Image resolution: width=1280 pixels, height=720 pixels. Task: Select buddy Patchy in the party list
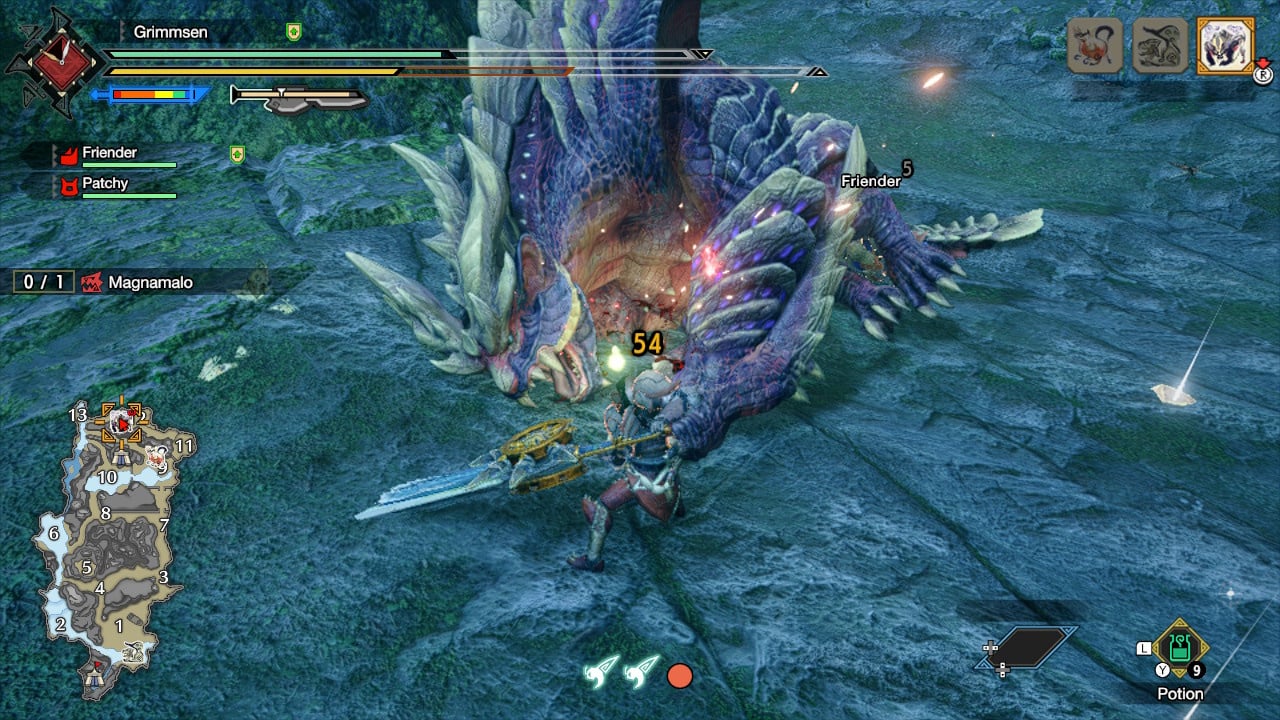105,184
